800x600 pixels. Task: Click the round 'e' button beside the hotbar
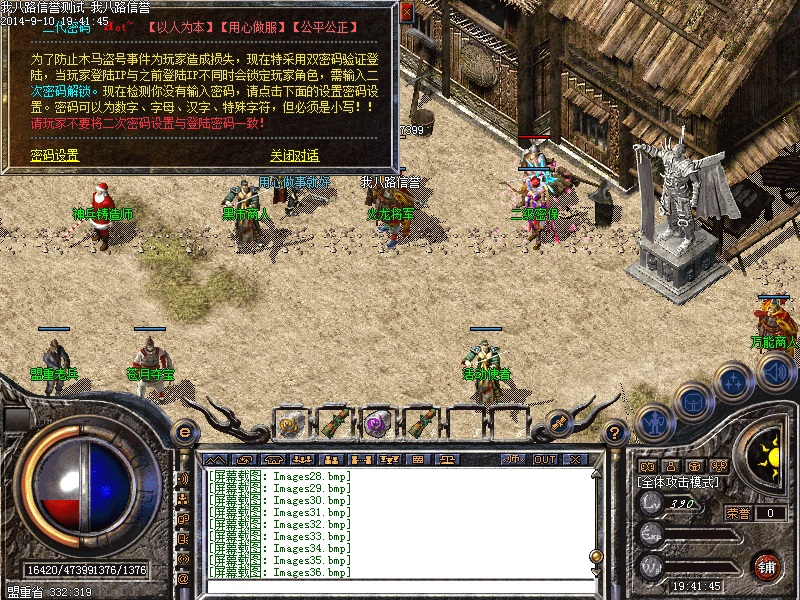(184, 432)
